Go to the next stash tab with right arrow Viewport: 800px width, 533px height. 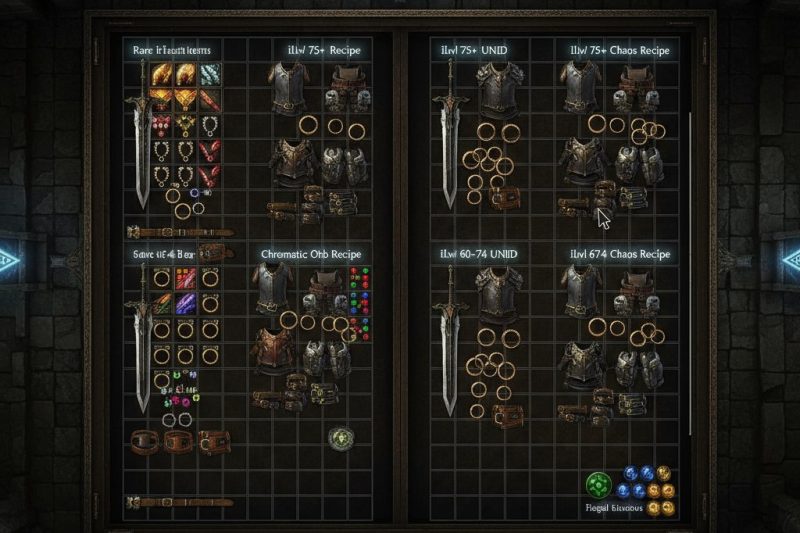pyautogui.click(x=792, y=260)
